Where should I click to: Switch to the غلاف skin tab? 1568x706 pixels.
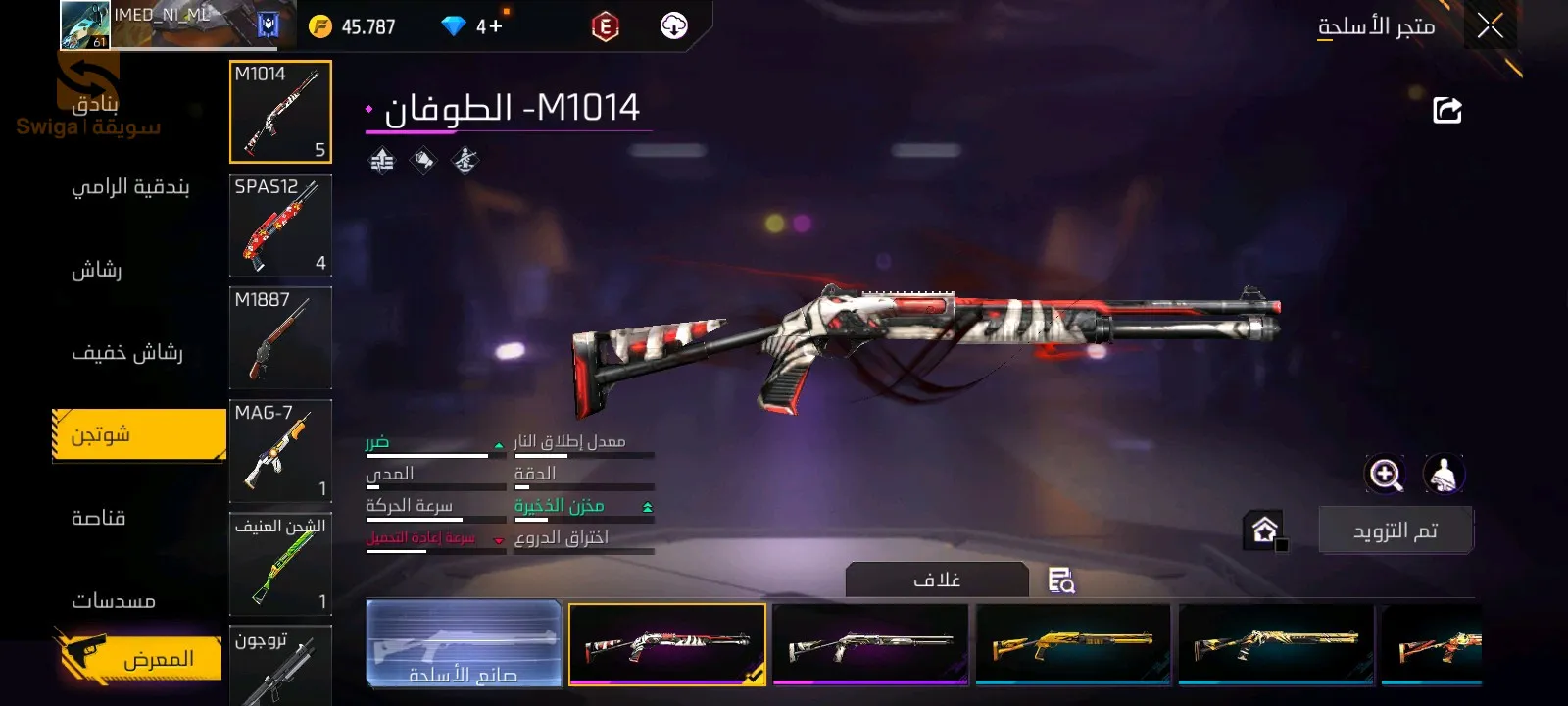click(x=937, y=580)
